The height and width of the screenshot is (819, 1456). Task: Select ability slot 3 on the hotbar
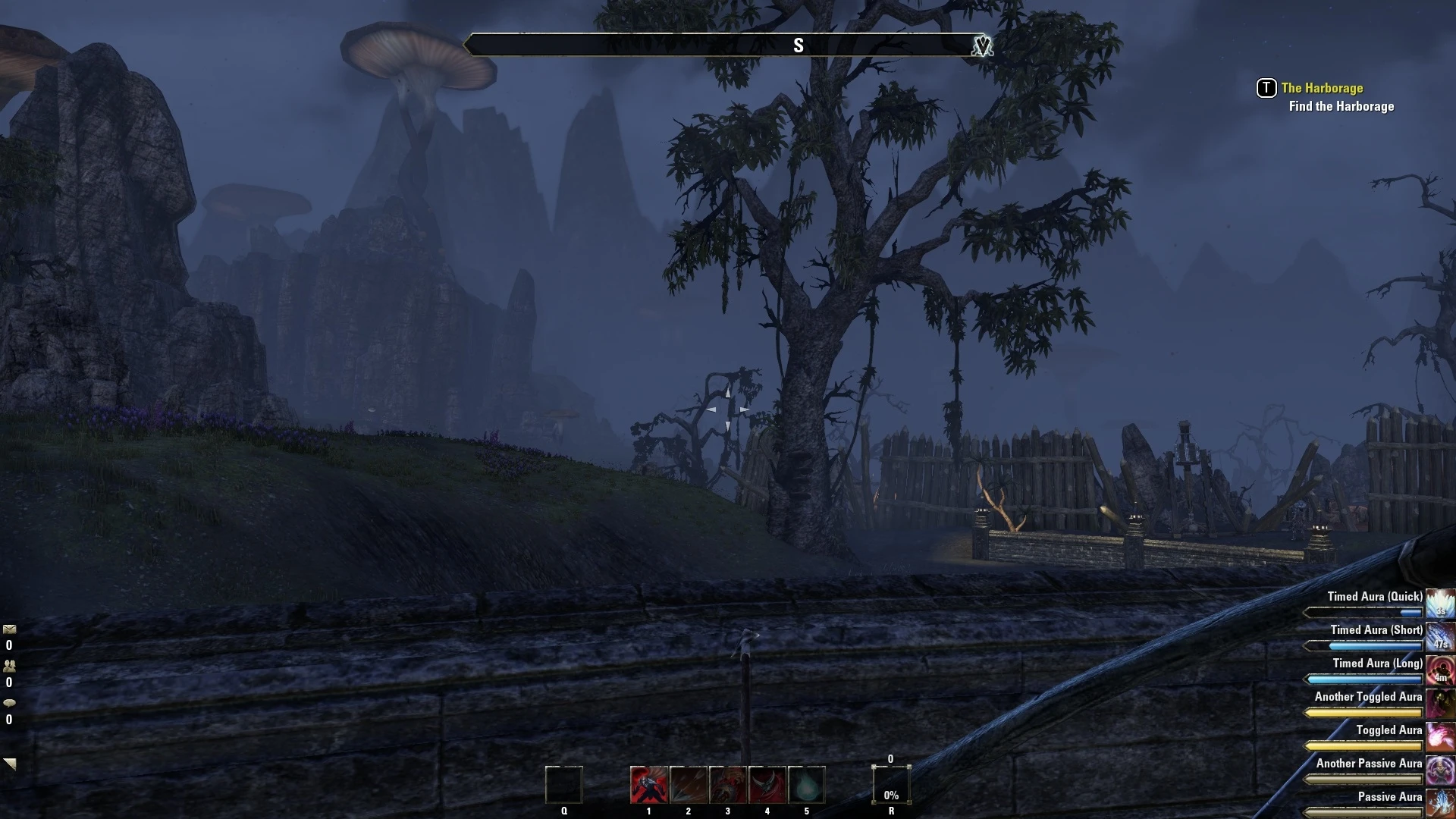728,786
